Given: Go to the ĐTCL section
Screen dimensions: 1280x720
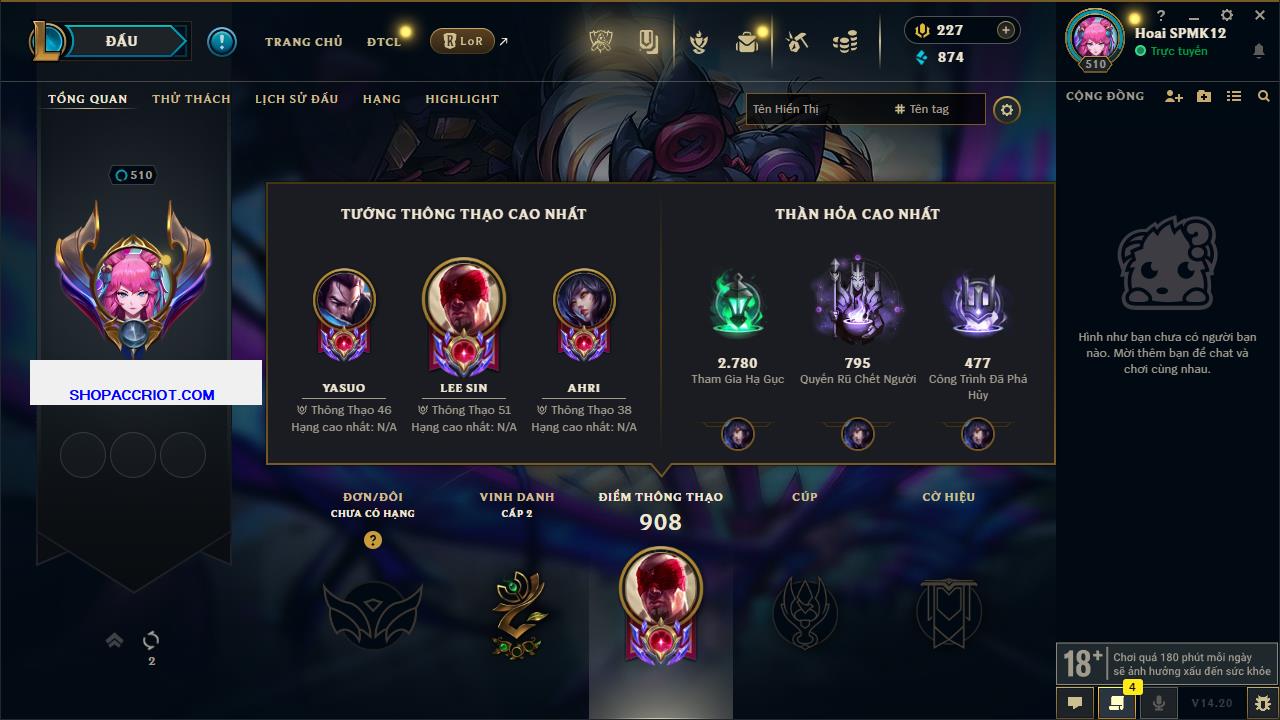Looking at the screenshot, I should pyautogui.click(x=383, y=42).
